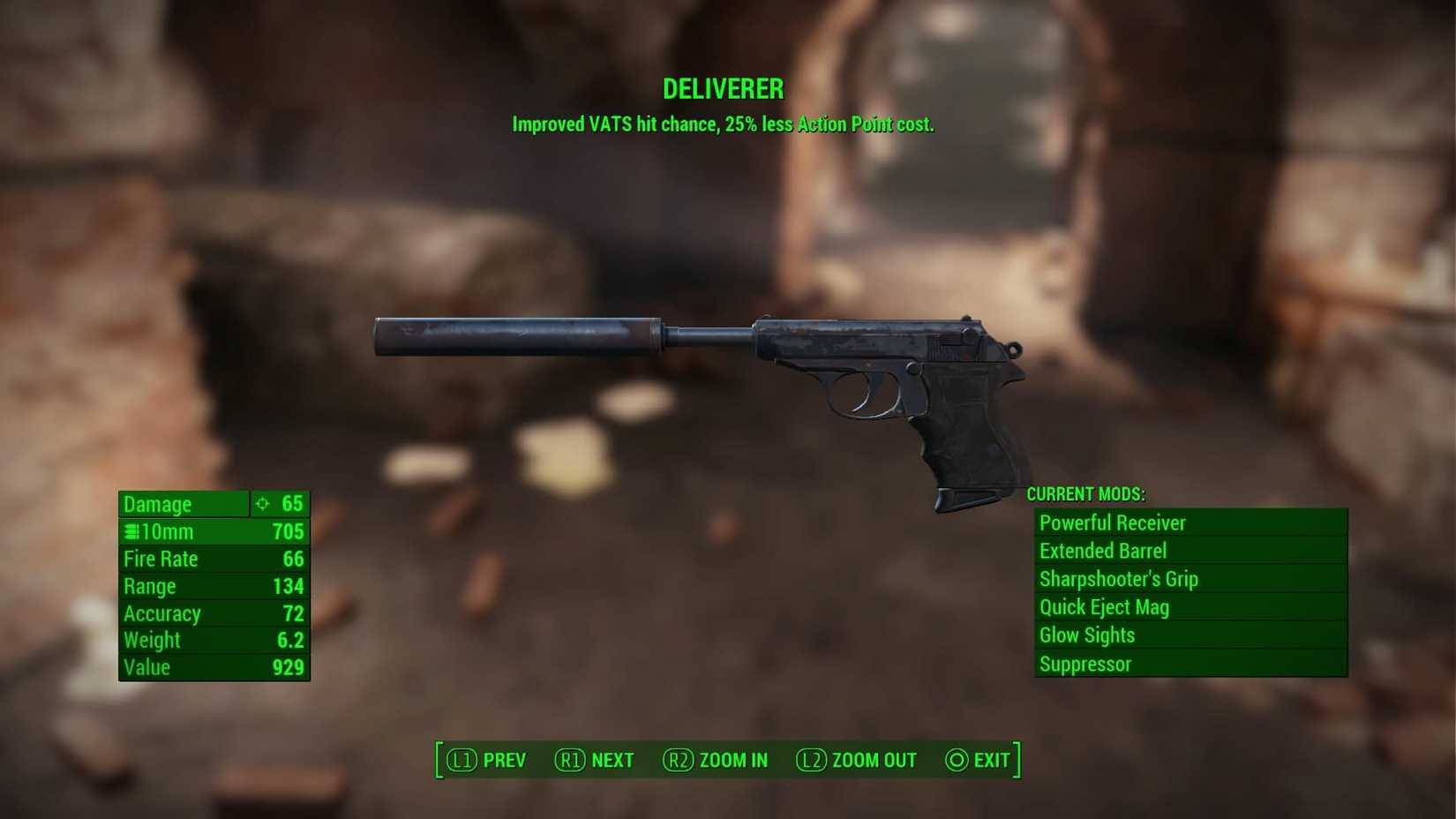The height and width of the screenshot is (819, 1456).
Task: Click the R2 button prompt icon
Action: click(678, 760)
